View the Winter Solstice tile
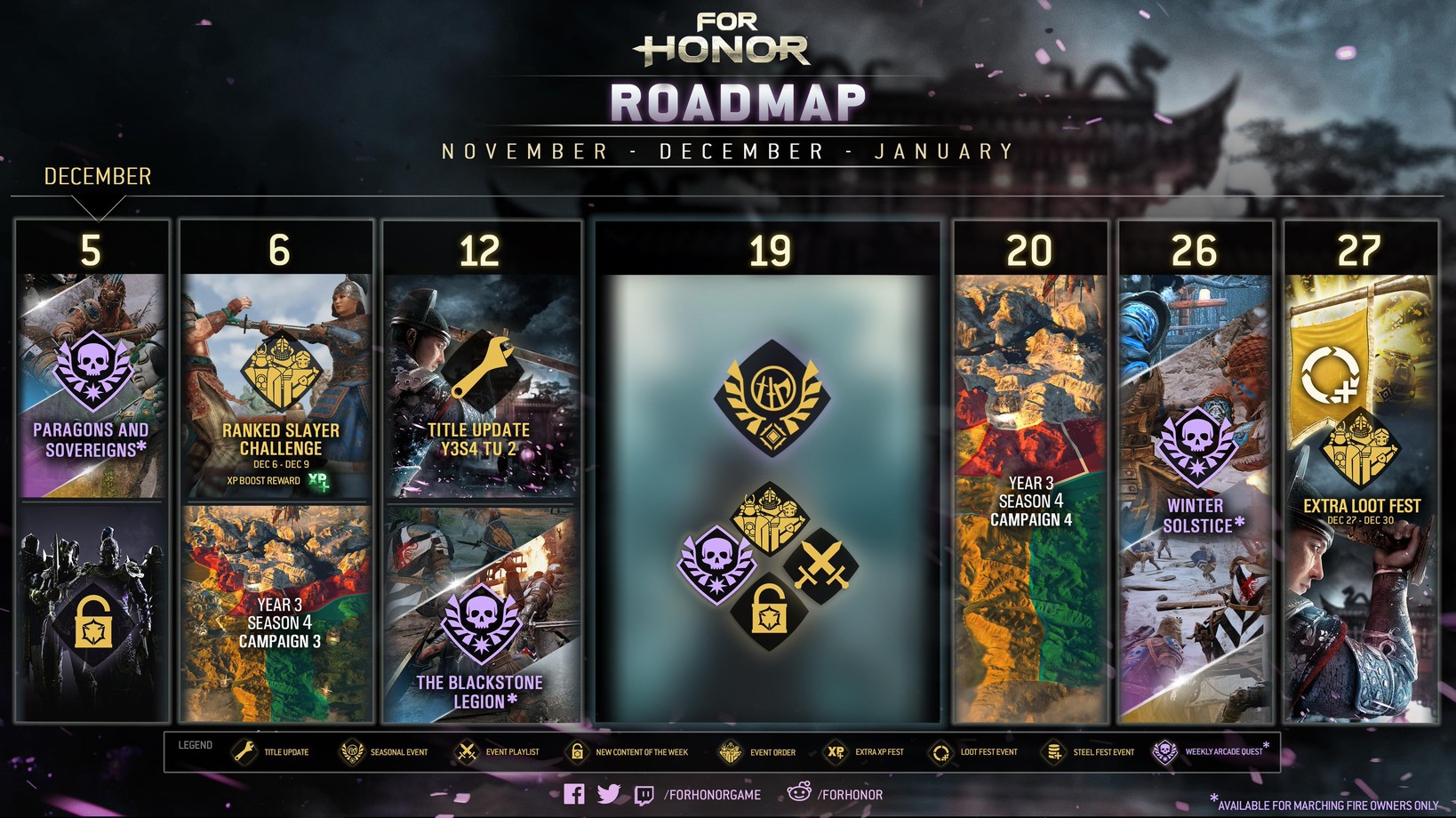1456x818 pixels. click(x=1196, y=498)
